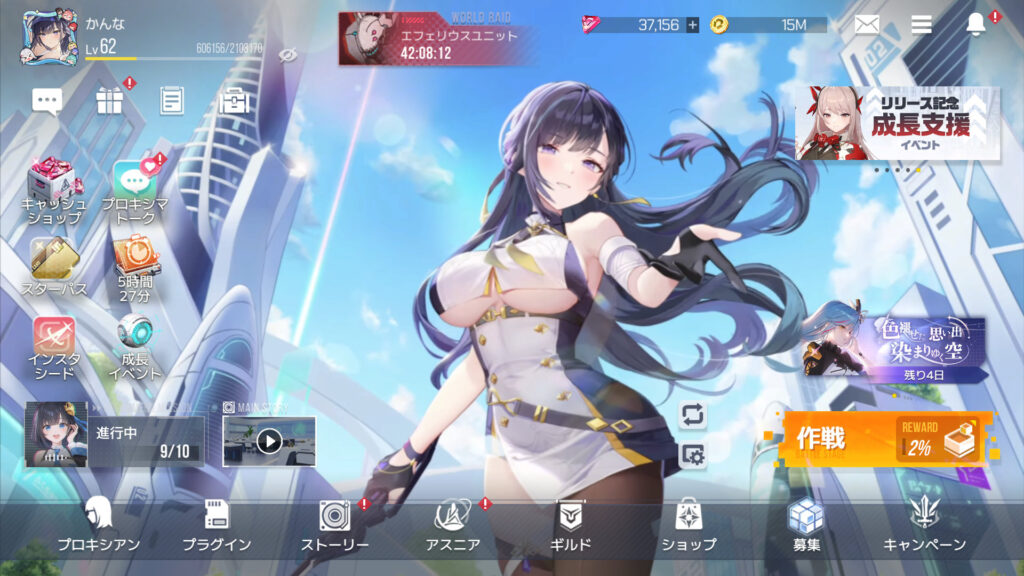Open the プラグイン menu
Screen dimensions: 1024x576
pyautogui.click(x=216, y=525)
